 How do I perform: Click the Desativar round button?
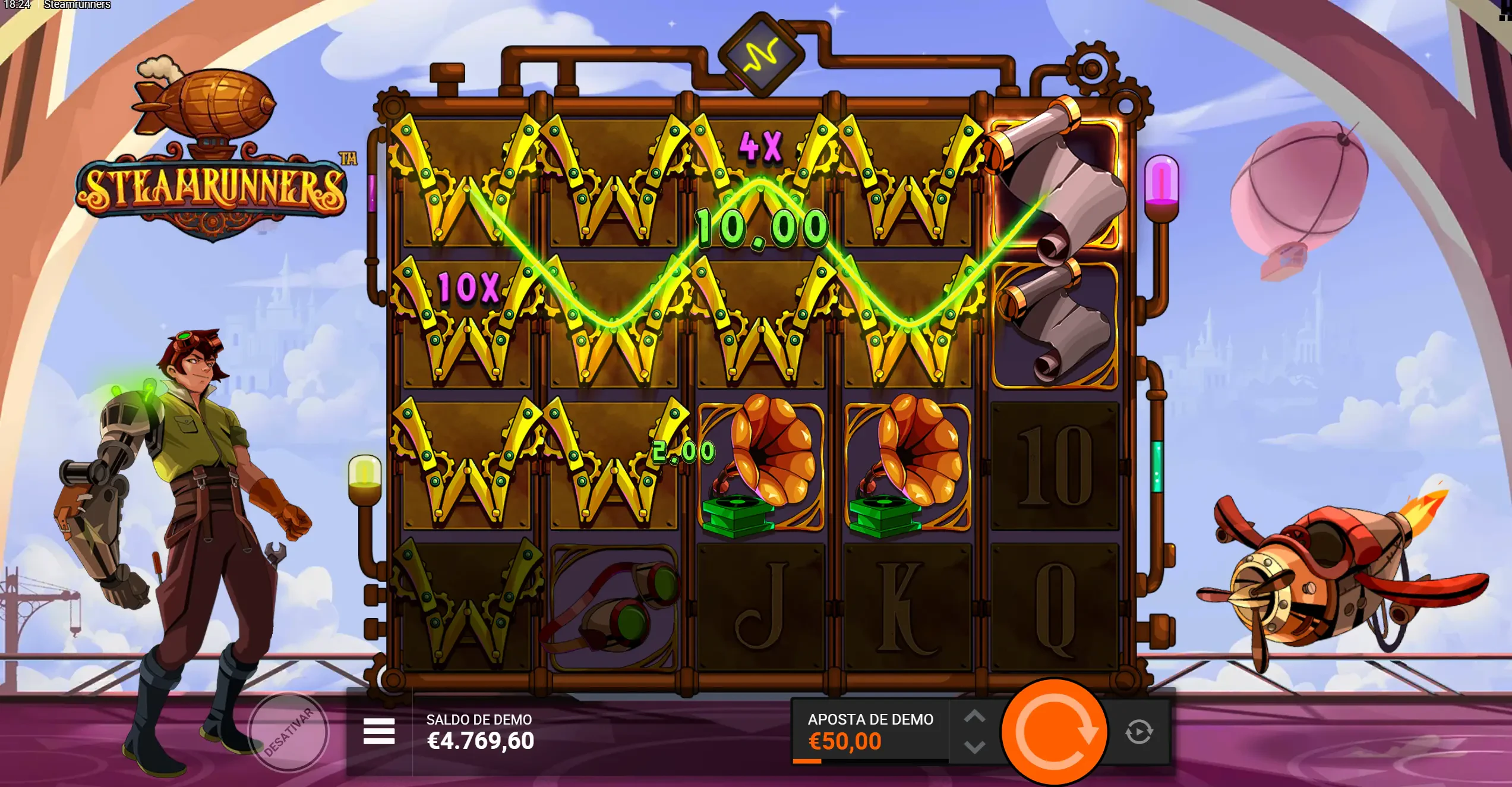(289, 732)
